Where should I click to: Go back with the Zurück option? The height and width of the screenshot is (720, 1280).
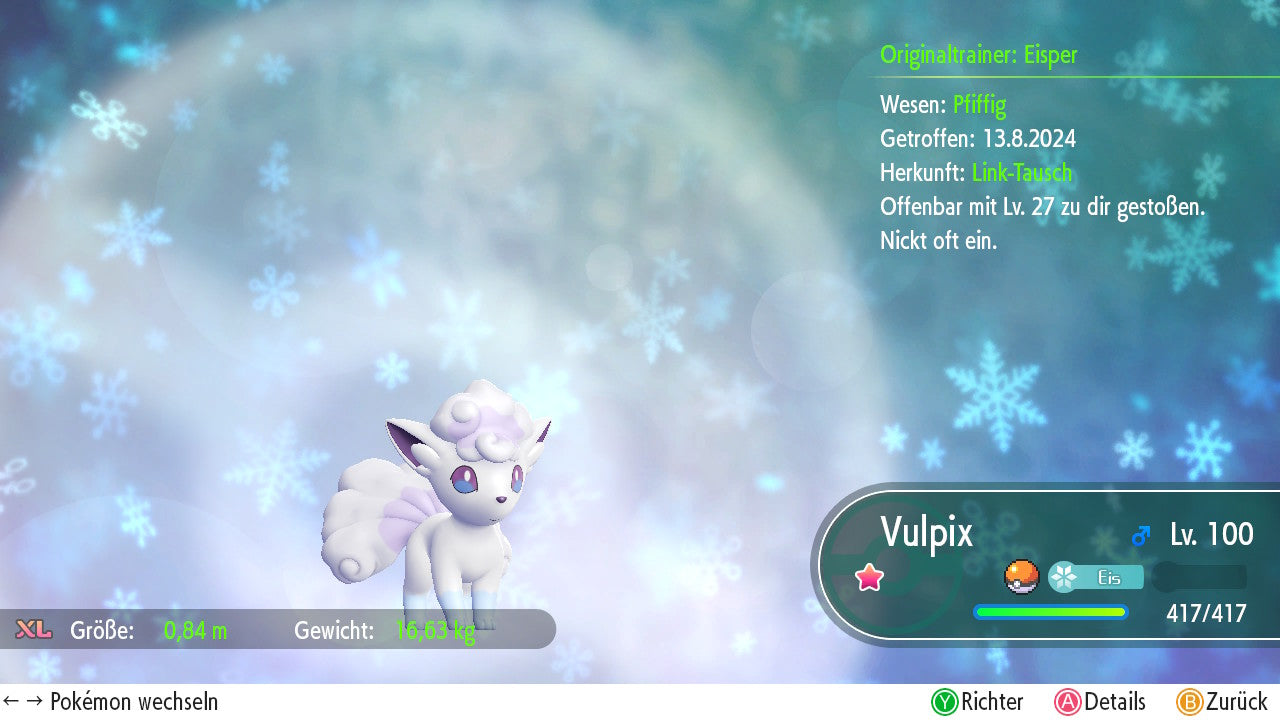(1222, 702)
